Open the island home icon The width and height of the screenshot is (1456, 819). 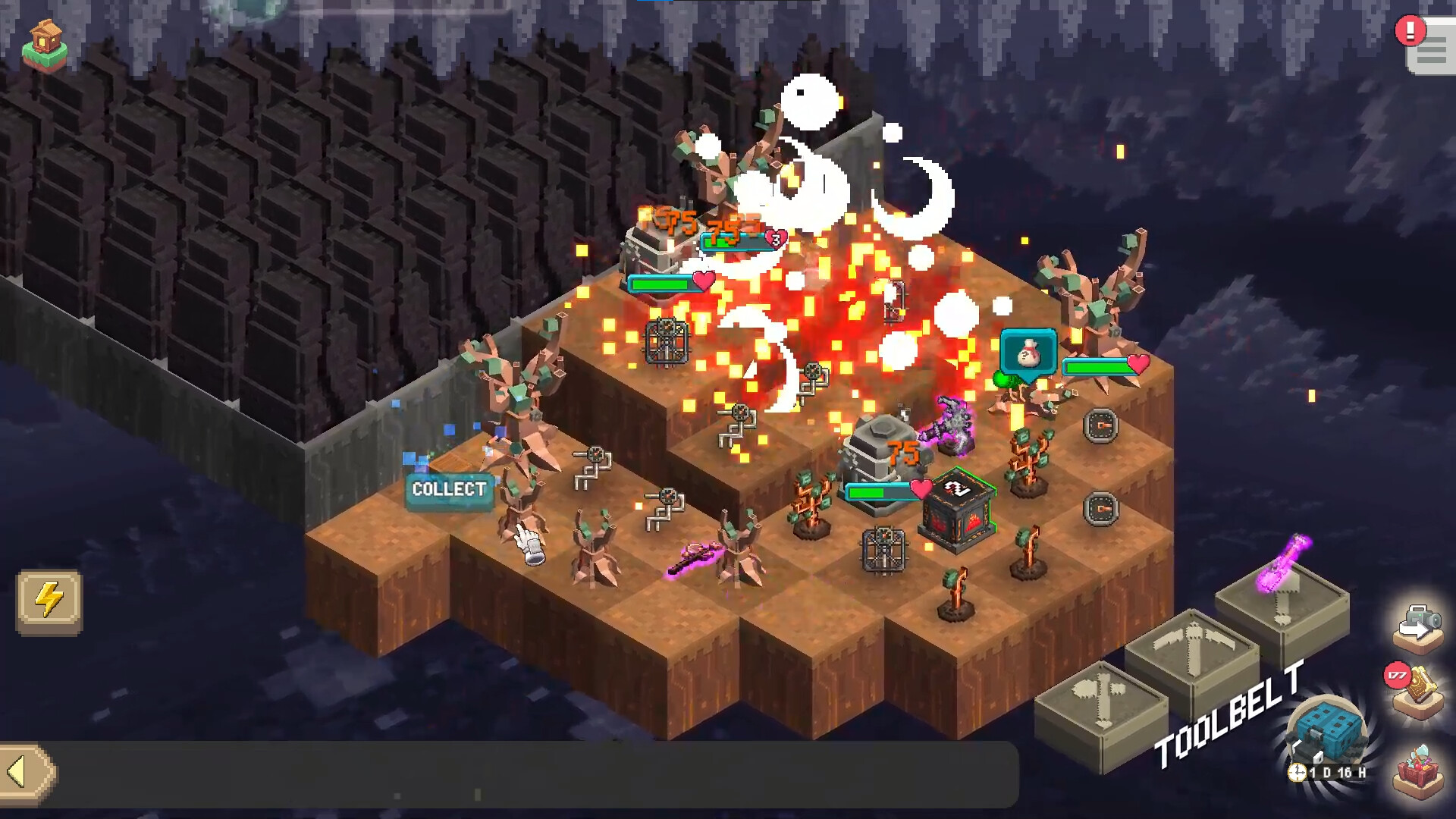click(45, 47)
